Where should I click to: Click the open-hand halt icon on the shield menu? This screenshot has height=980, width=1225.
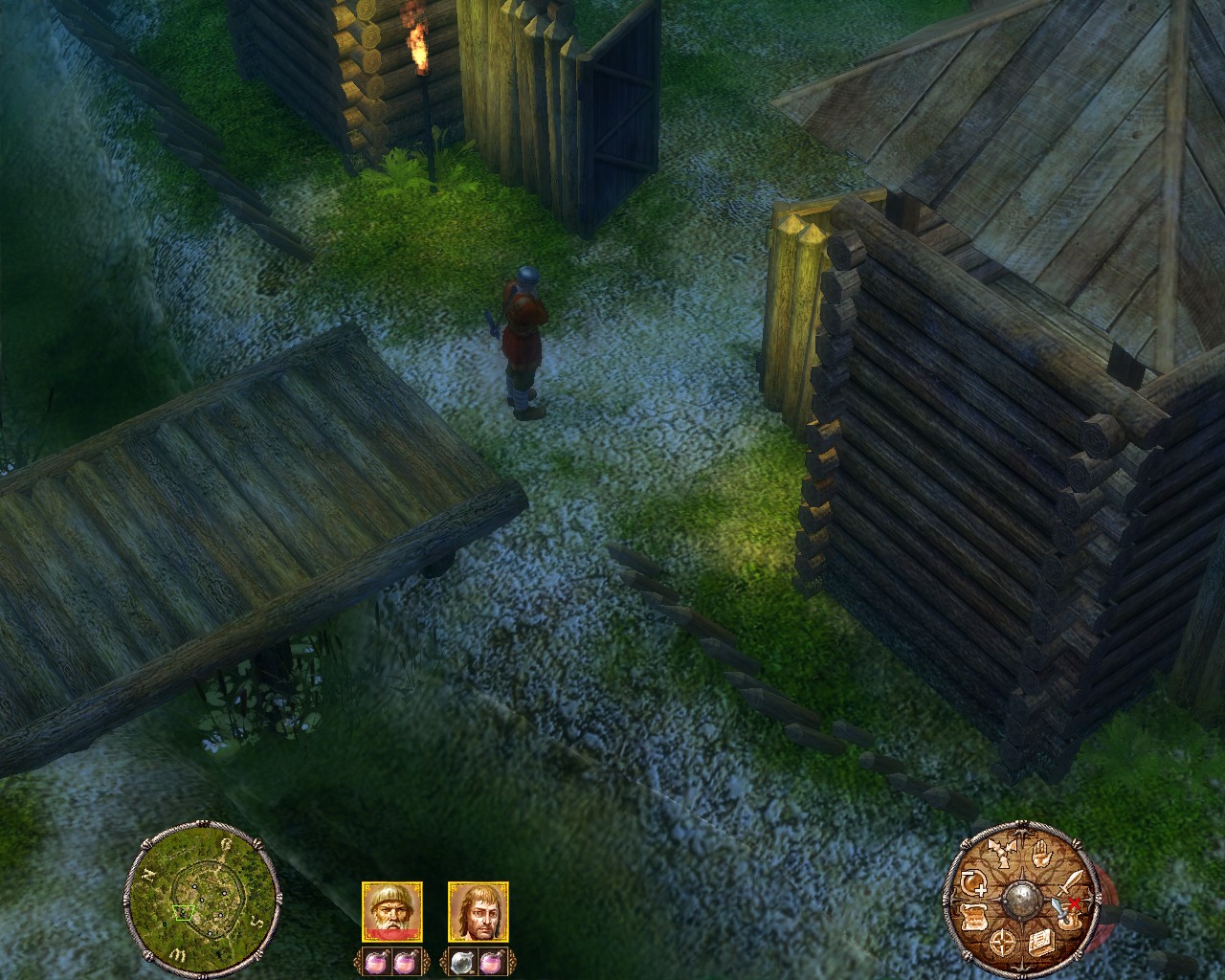click(x=1042, y=854)
